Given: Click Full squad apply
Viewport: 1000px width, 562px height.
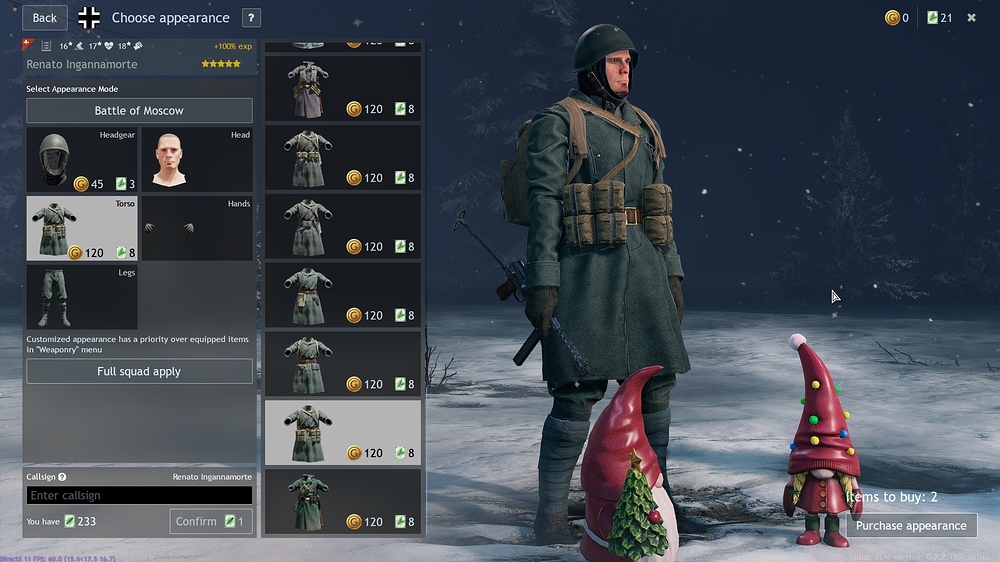Looking at the screenshot, I should click(x=139, y=372).
